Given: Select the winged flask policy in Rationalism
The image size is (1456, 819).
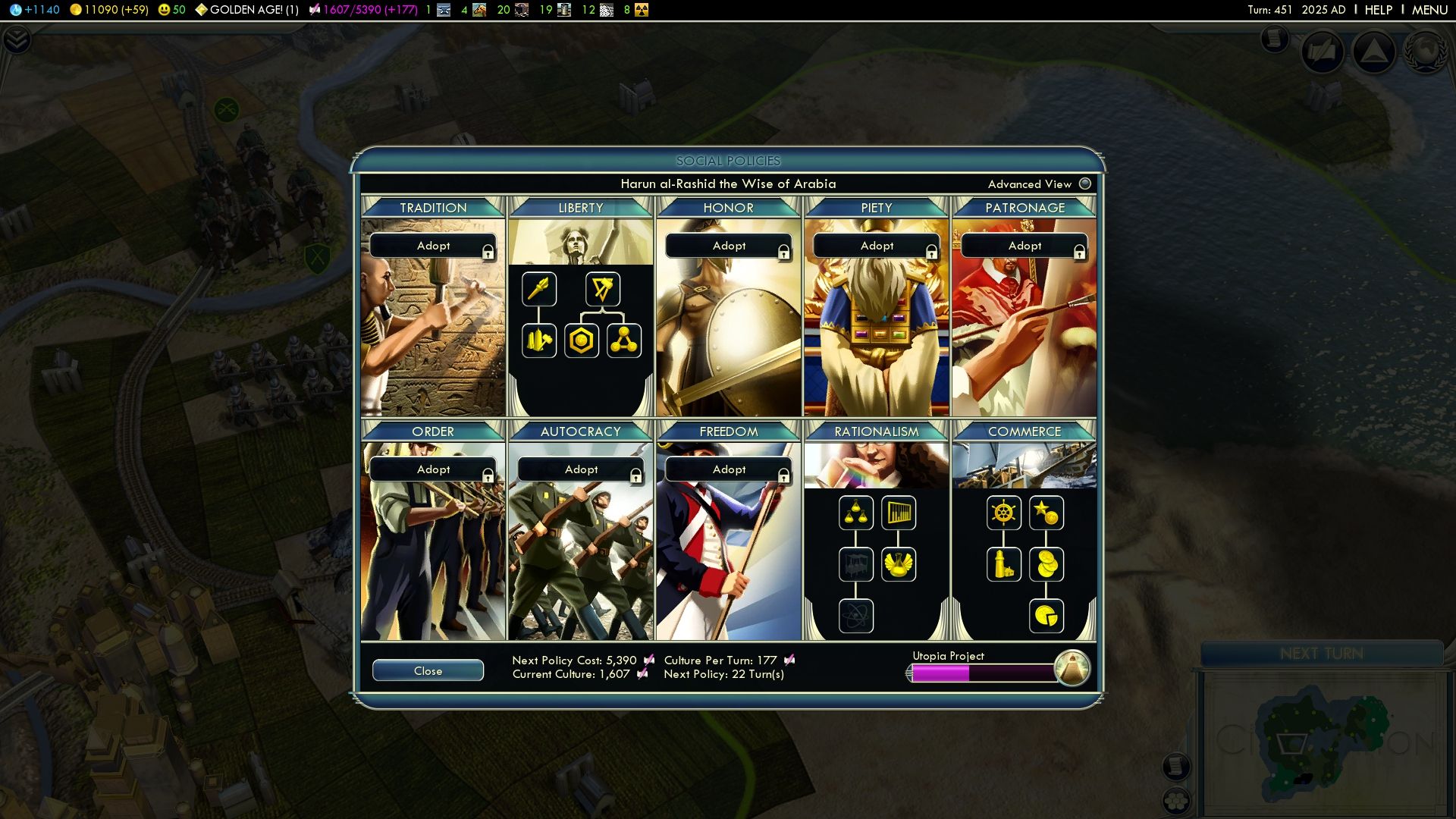Looking at the screenshot, I should click(899, 564).
